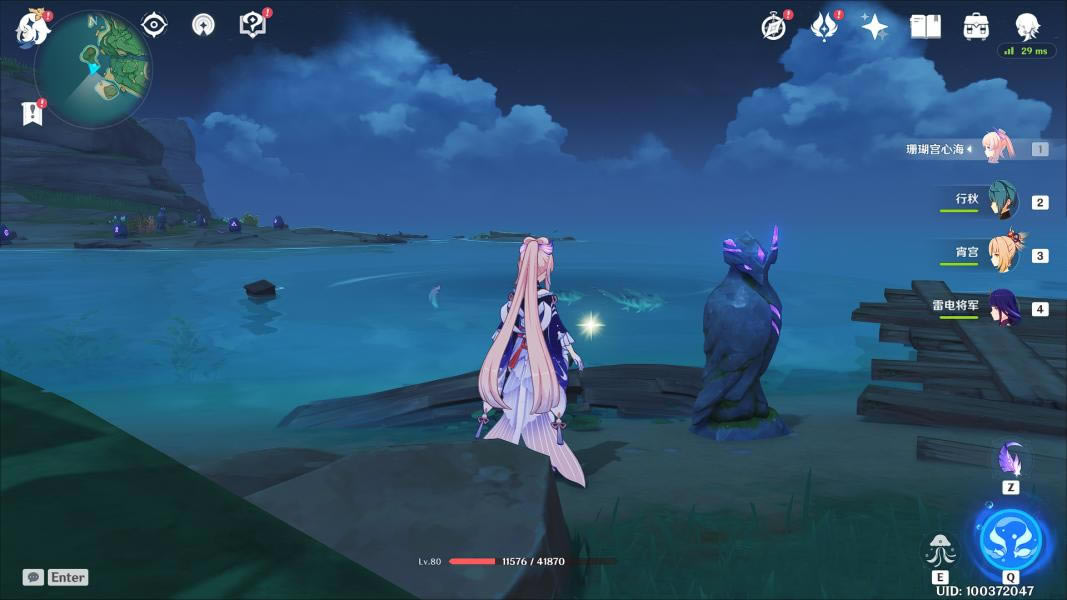1067x600 pixels.
Task: Activate the jellyfish elemental skill
Action: point(940,551)
